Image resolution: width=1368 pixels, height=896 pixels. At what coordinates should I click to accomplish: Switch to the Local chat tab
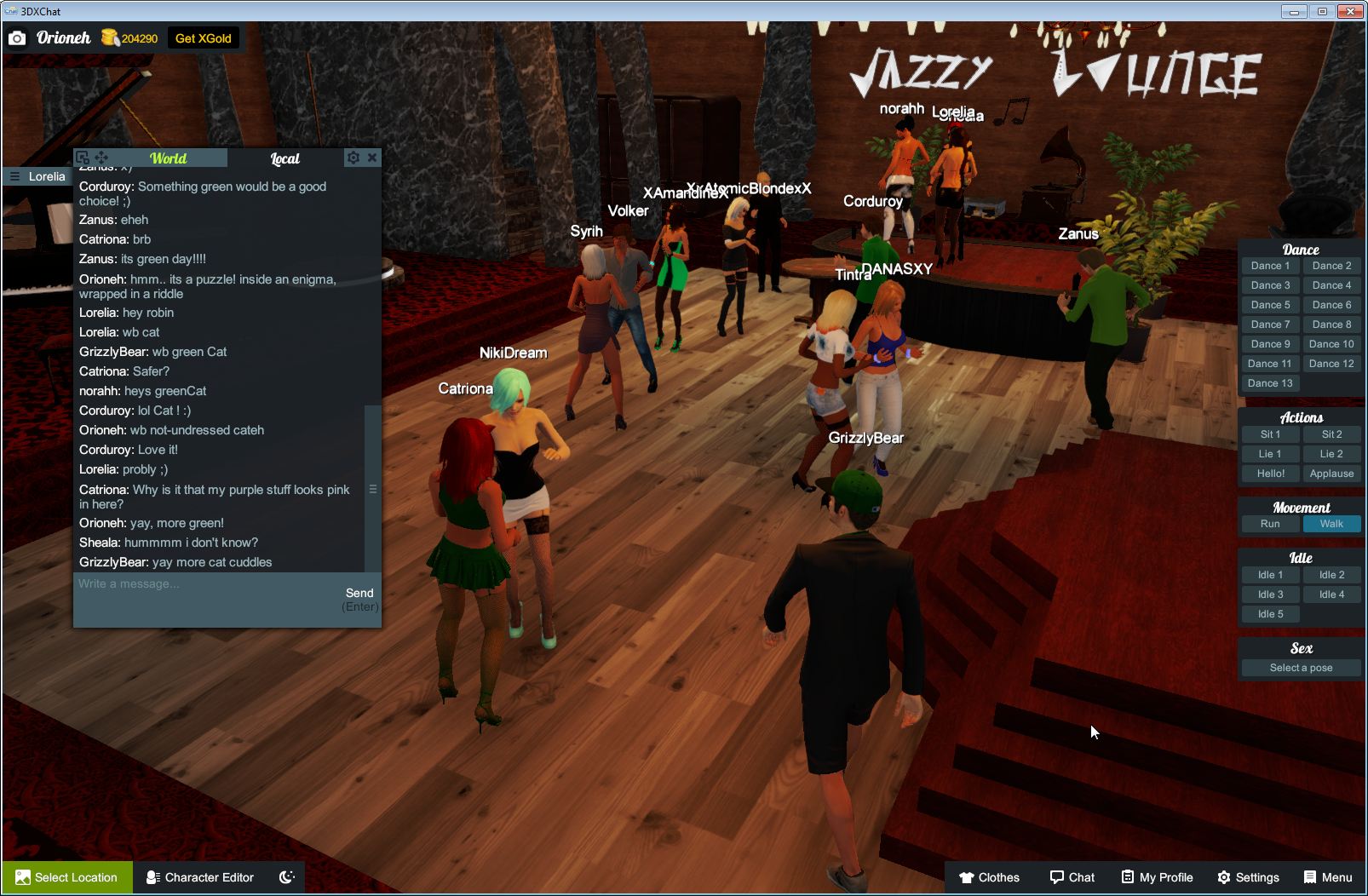click(x=285, y=158)
